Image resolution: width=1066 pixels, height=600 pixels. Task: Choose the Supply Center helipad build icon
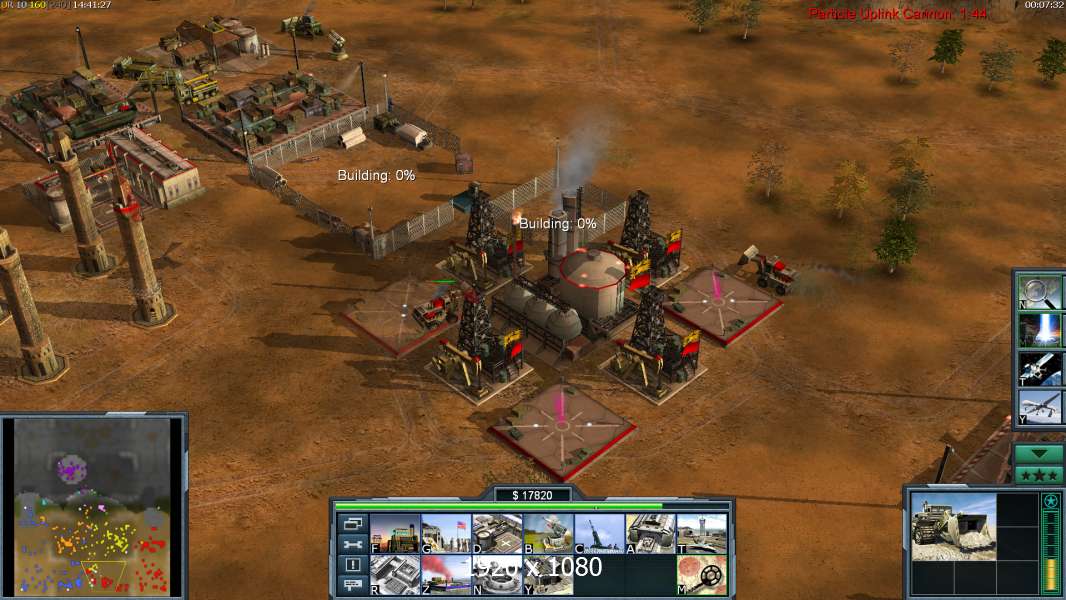click(496, 534)
